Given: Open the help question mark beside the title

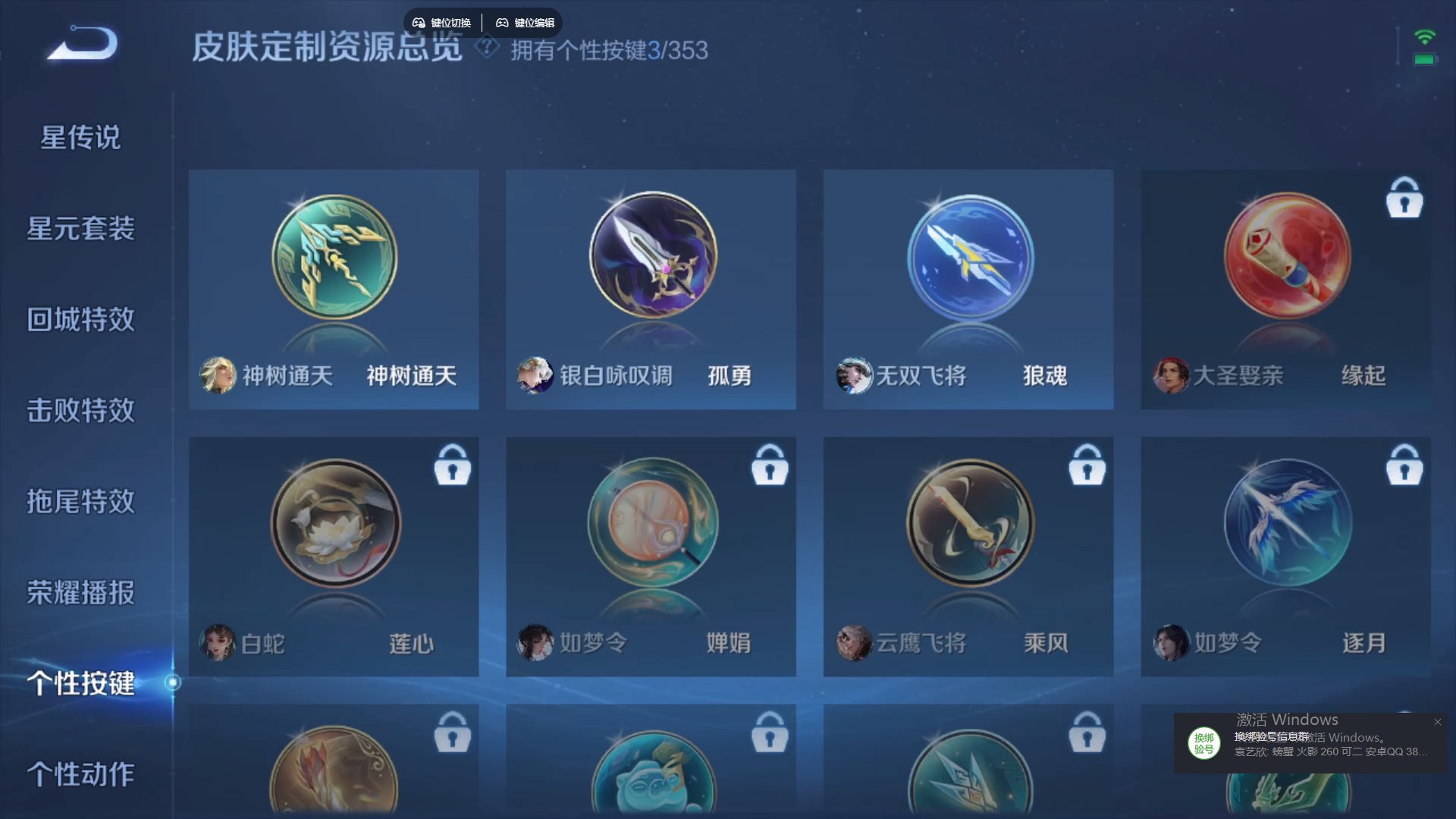Looking at the screenshot, I should coord(485,48).
